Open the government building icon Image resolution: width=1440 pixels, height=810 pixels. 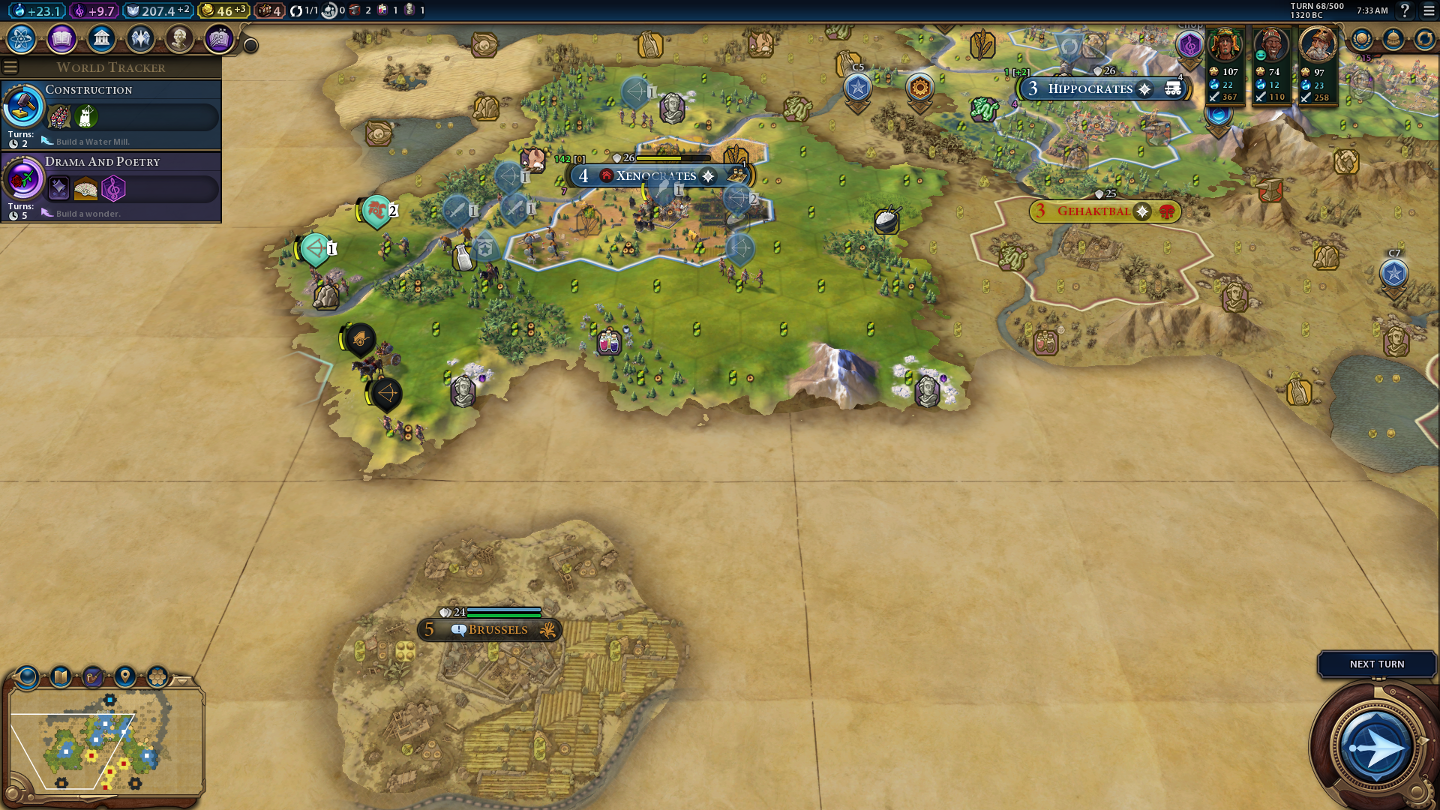[101, 39]
